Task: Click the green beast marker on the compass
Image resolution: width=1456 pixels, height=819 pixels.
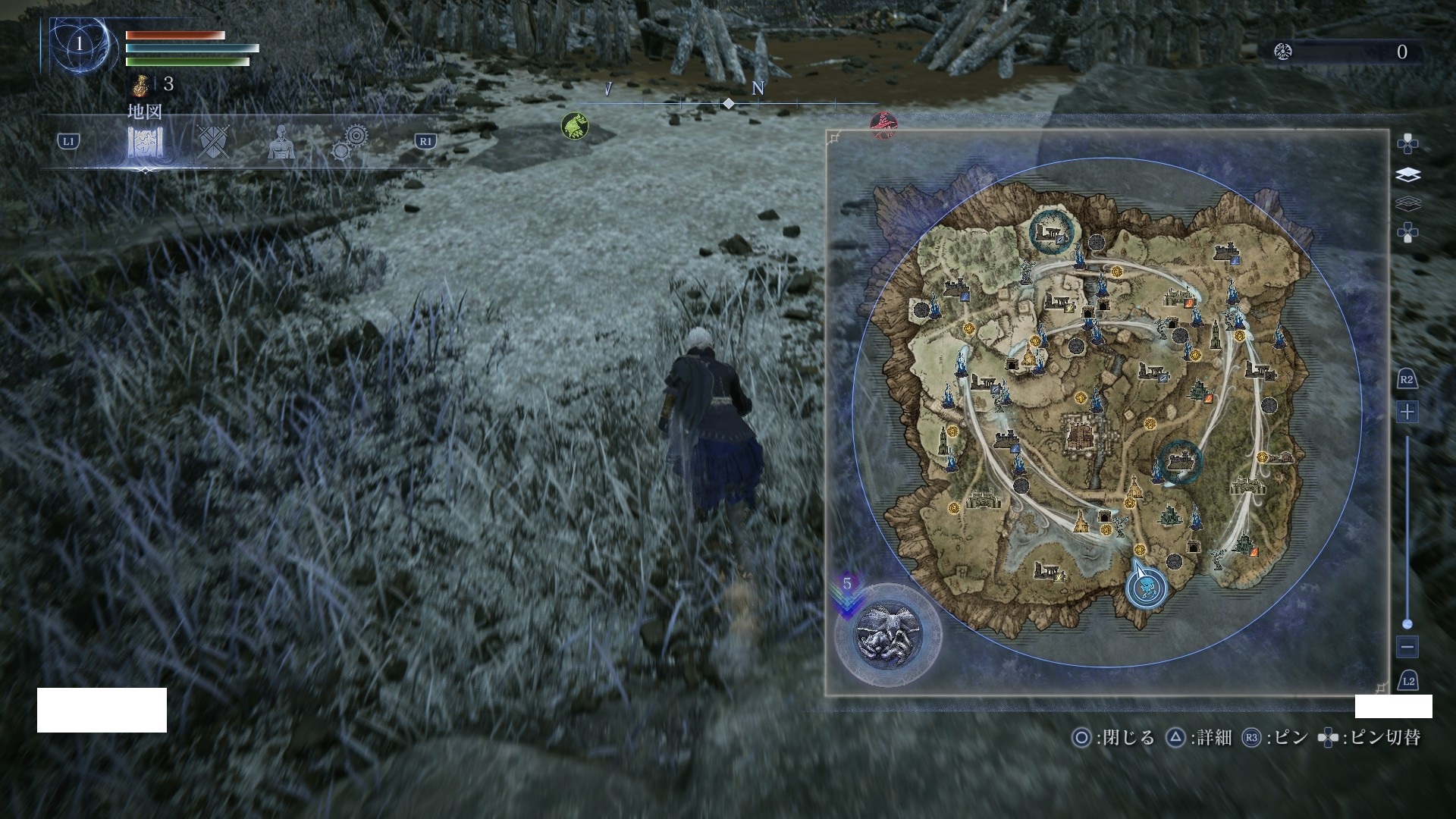Action: [x=575, y=126]
